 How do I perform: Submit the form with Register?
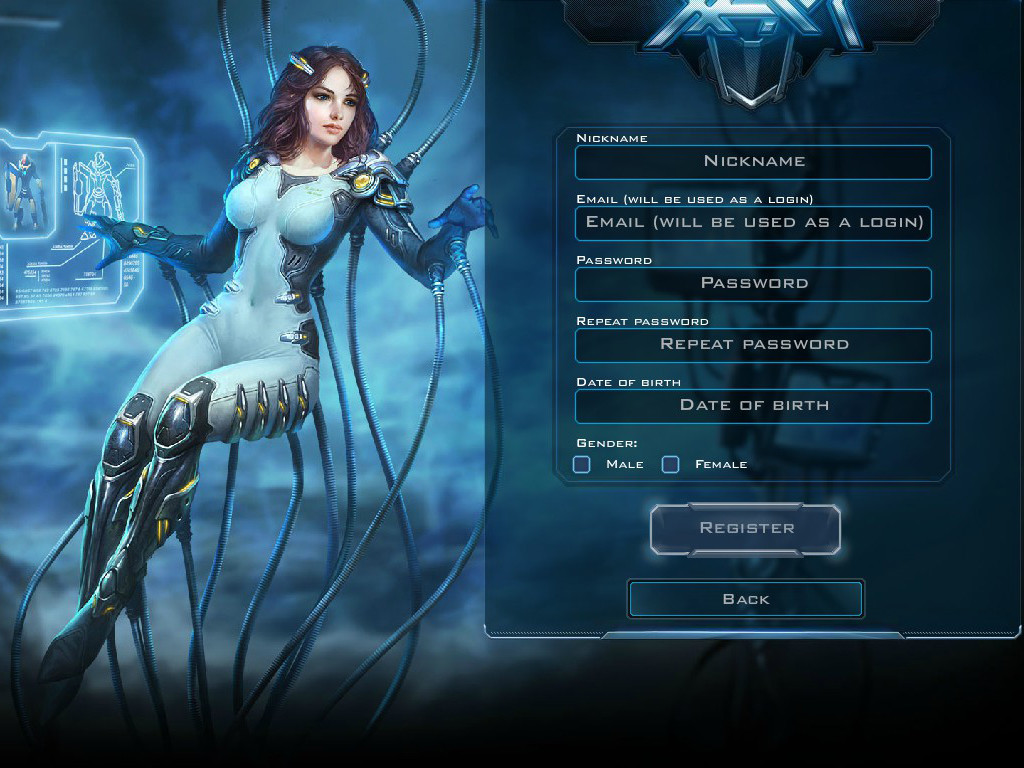[746, 529]
